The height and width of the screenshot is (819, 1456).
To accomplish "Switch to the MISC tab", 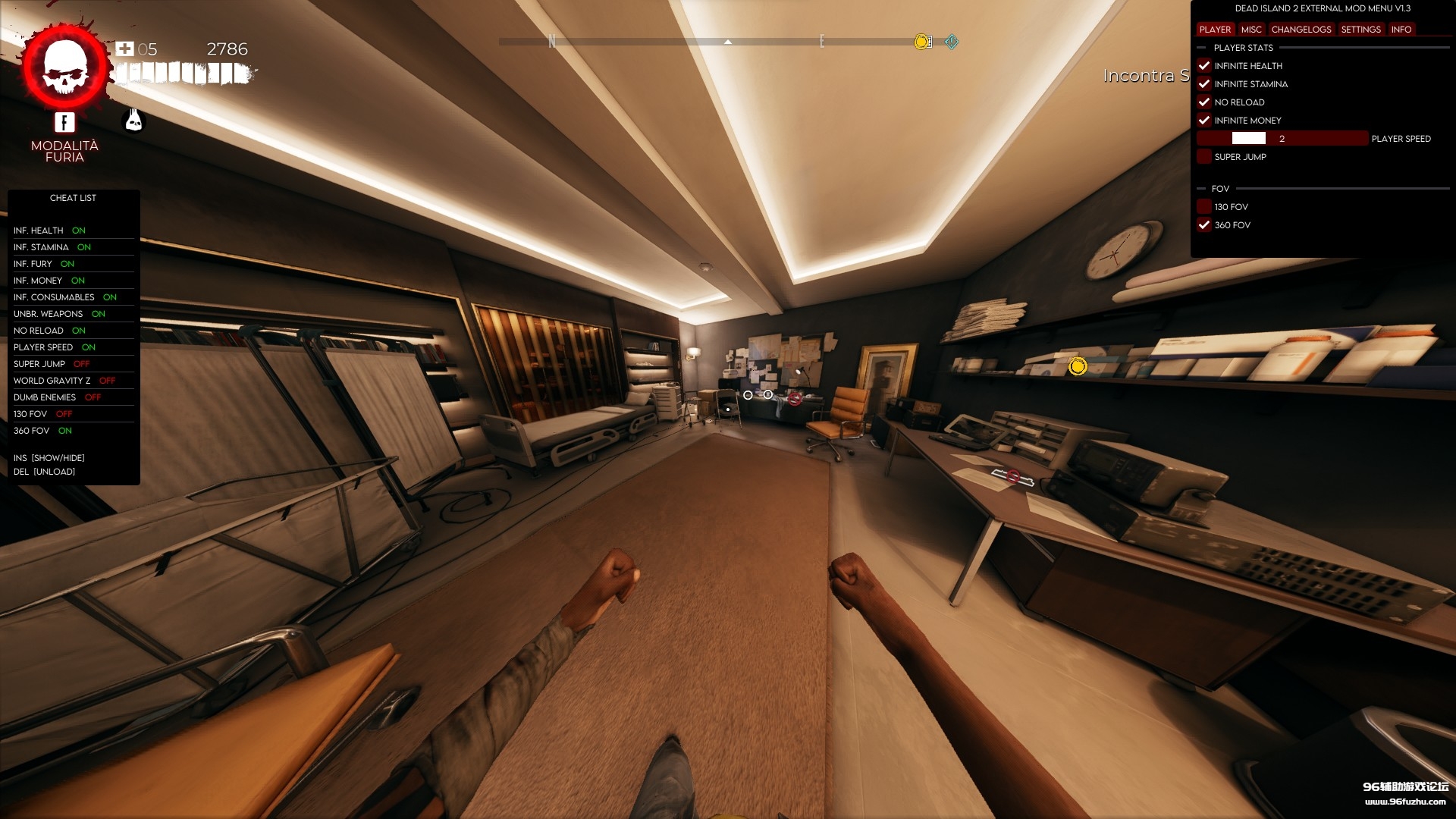I will click(x=1250, y=30).
